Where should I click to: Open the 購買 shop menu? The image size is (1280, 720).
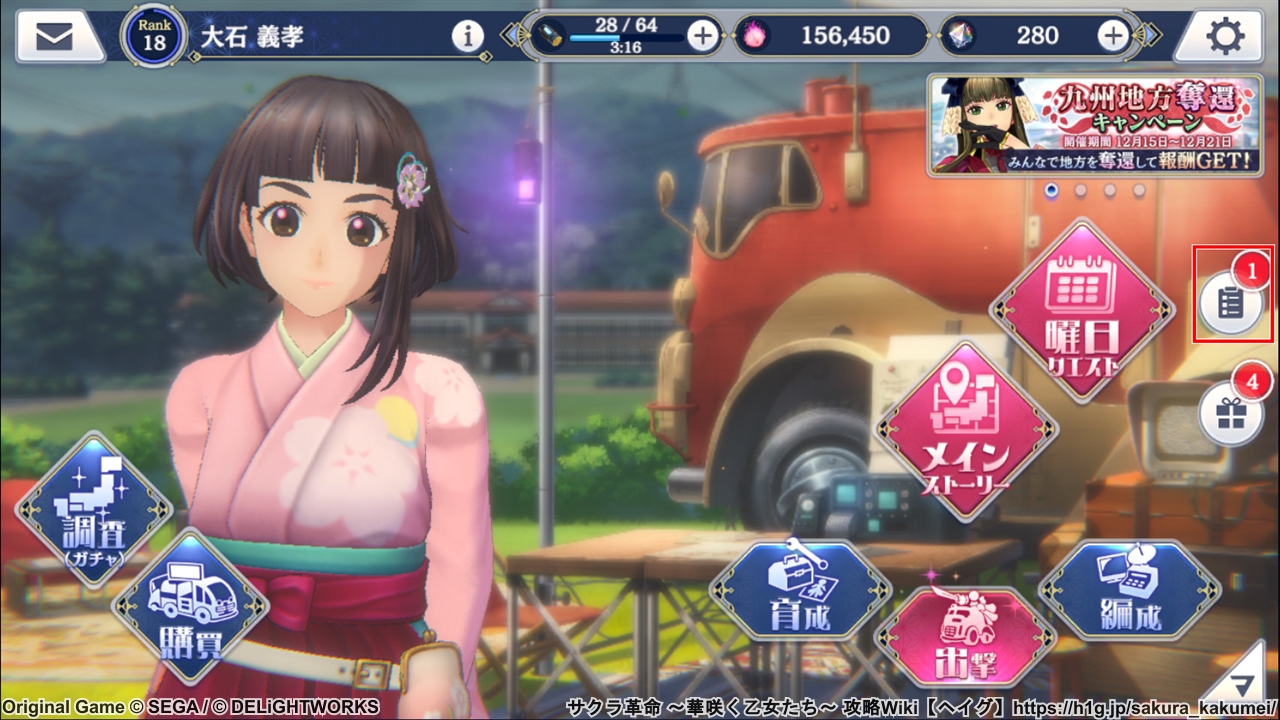click(x=190, y=604)
